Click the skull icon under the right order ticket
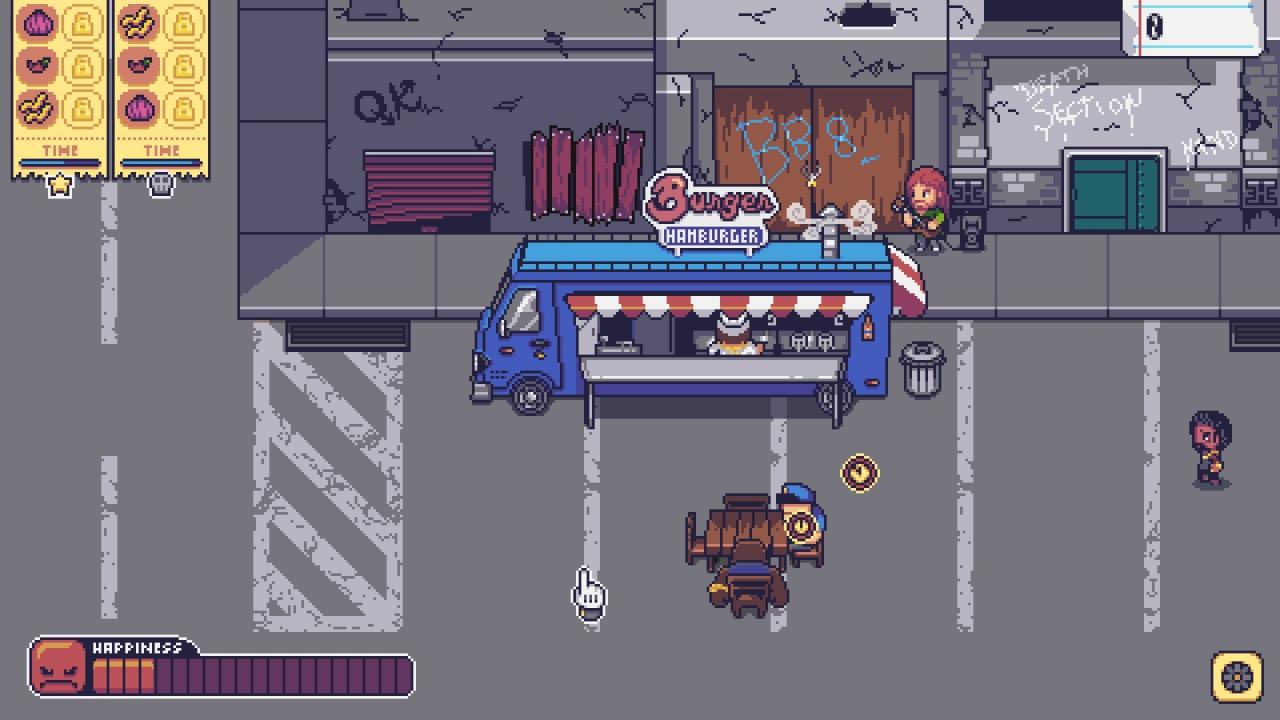The image size is (1280, 720). pyautogui.click(x=161, y=185)
